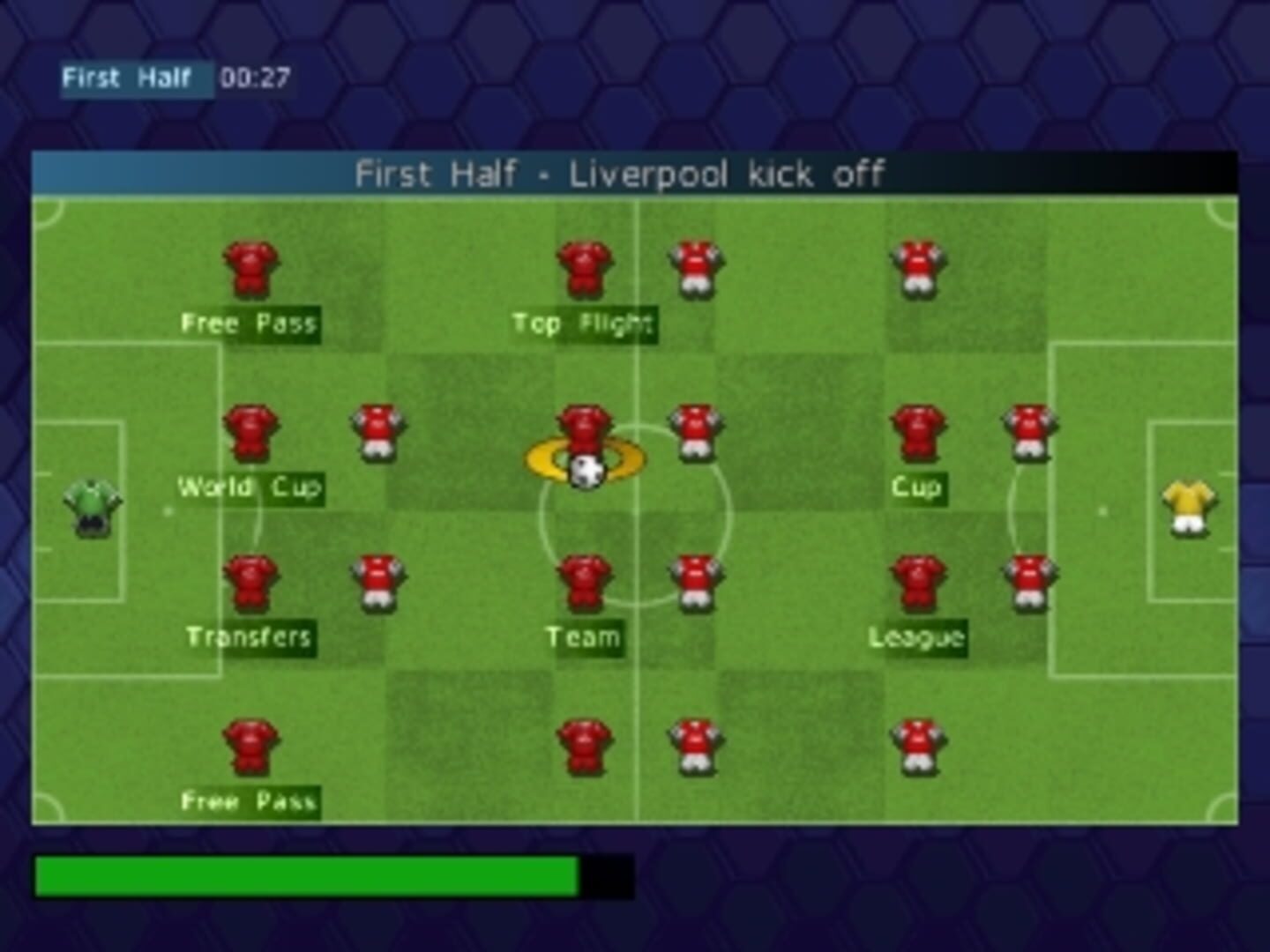Screen dimensions: 1270x952
Task: Select the League player icon
Action: point(917,582)
